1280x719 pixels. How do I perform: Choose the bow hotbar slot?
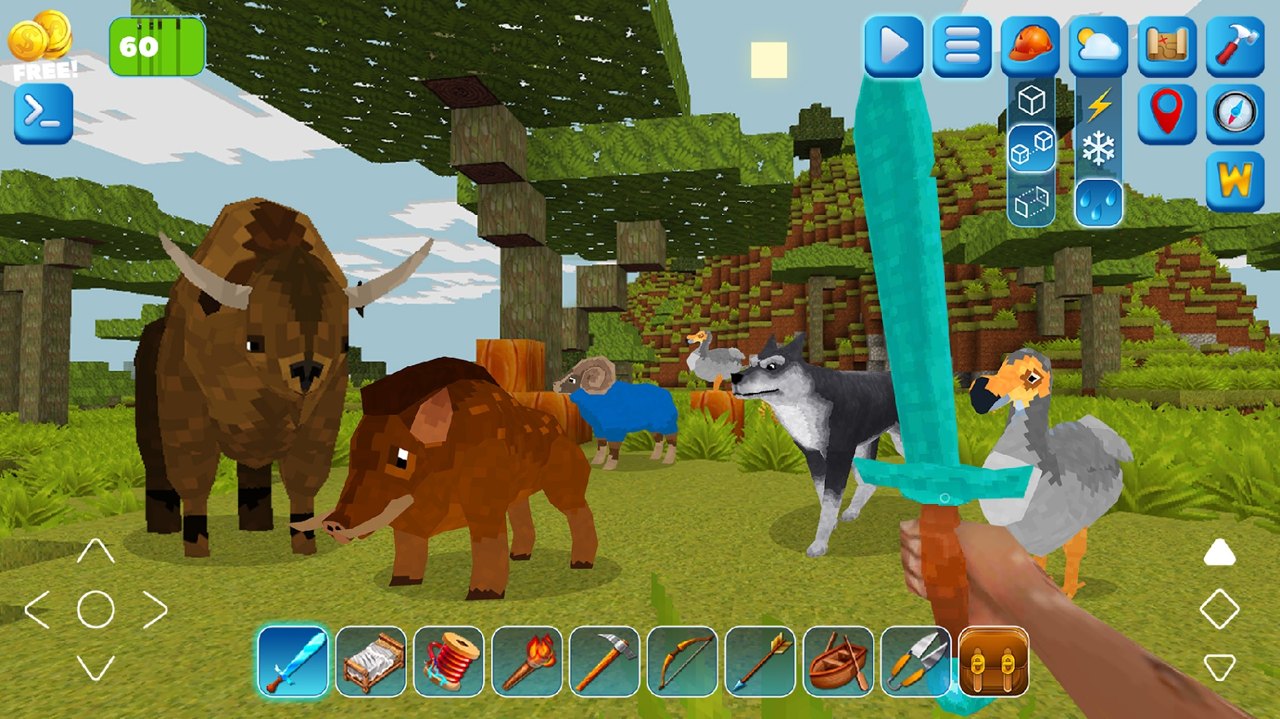(683, 661)
